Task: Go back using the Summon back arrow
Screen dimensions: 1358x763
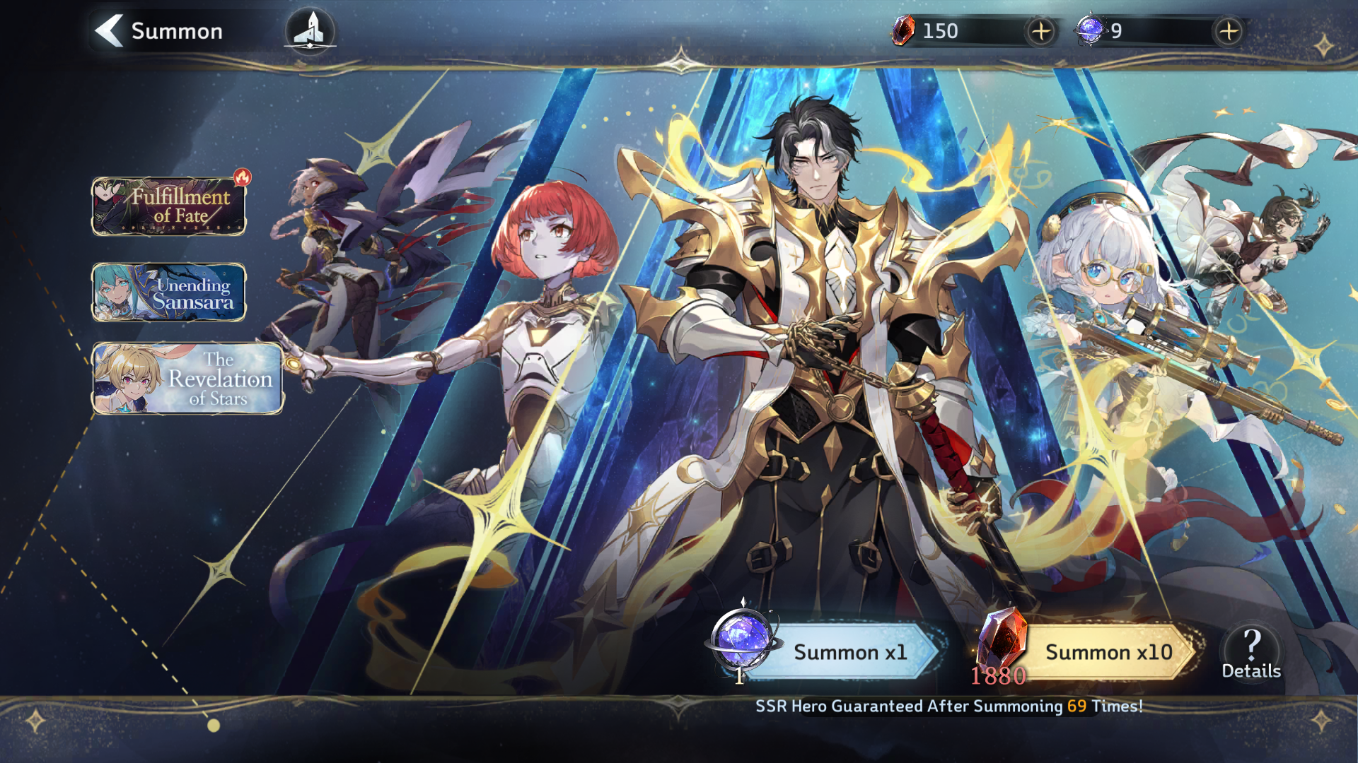Action: [x=108, y=31]
